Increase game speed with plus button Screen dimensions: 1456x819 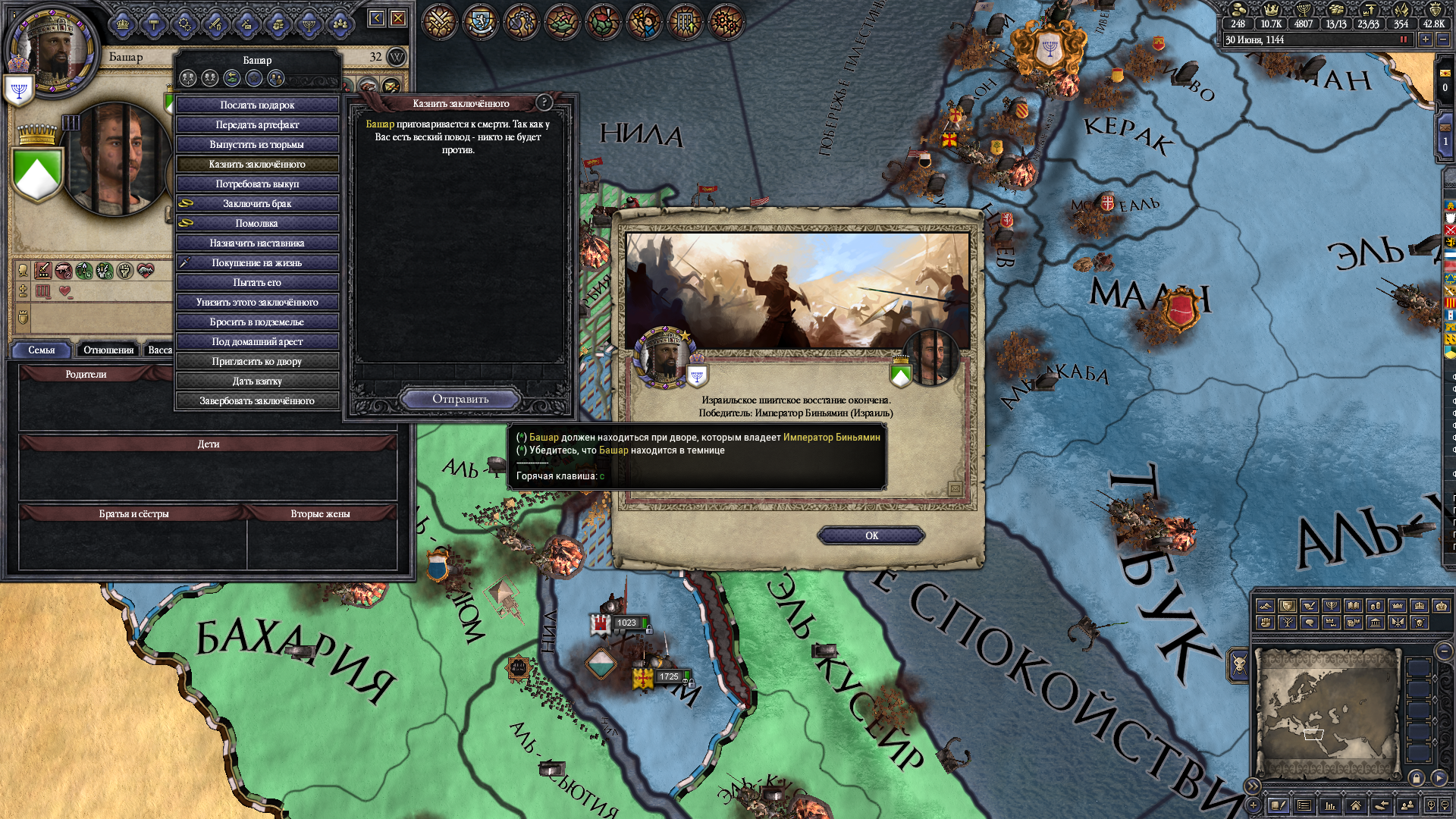[x=1426, y=39]
